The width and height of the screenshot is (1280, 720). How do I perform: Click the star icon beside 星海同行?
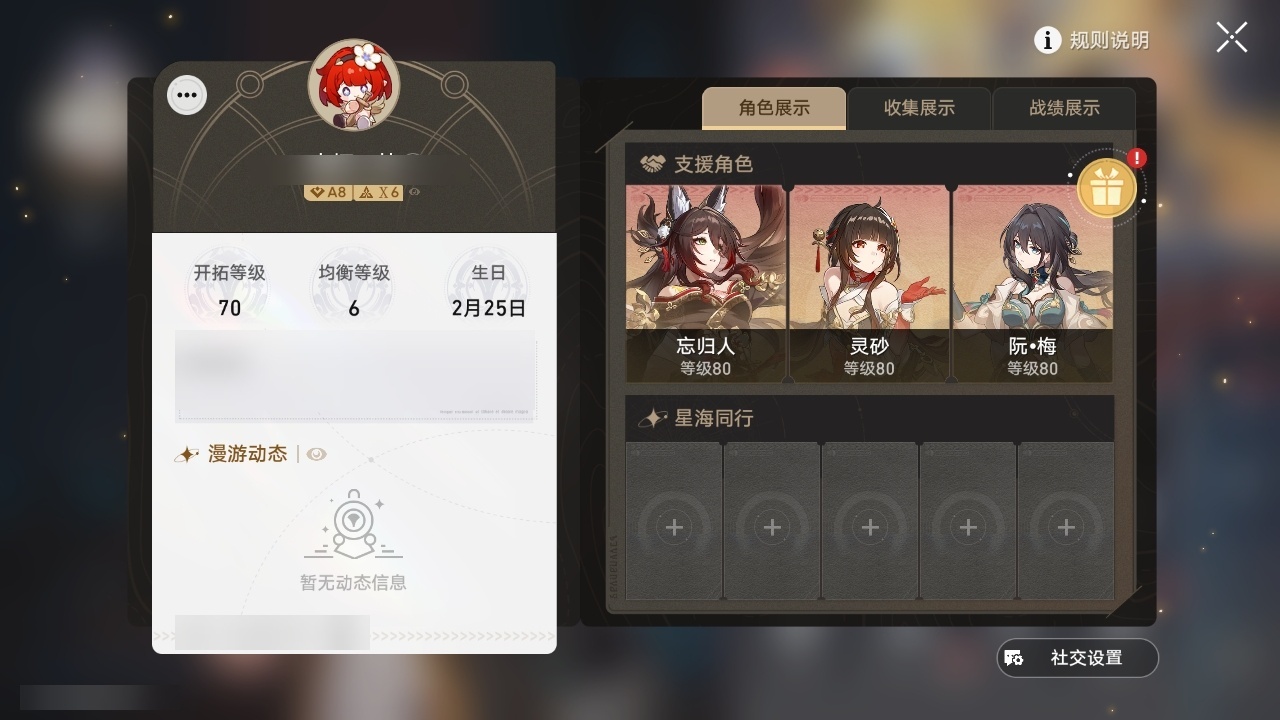click(x=652, y=419)
